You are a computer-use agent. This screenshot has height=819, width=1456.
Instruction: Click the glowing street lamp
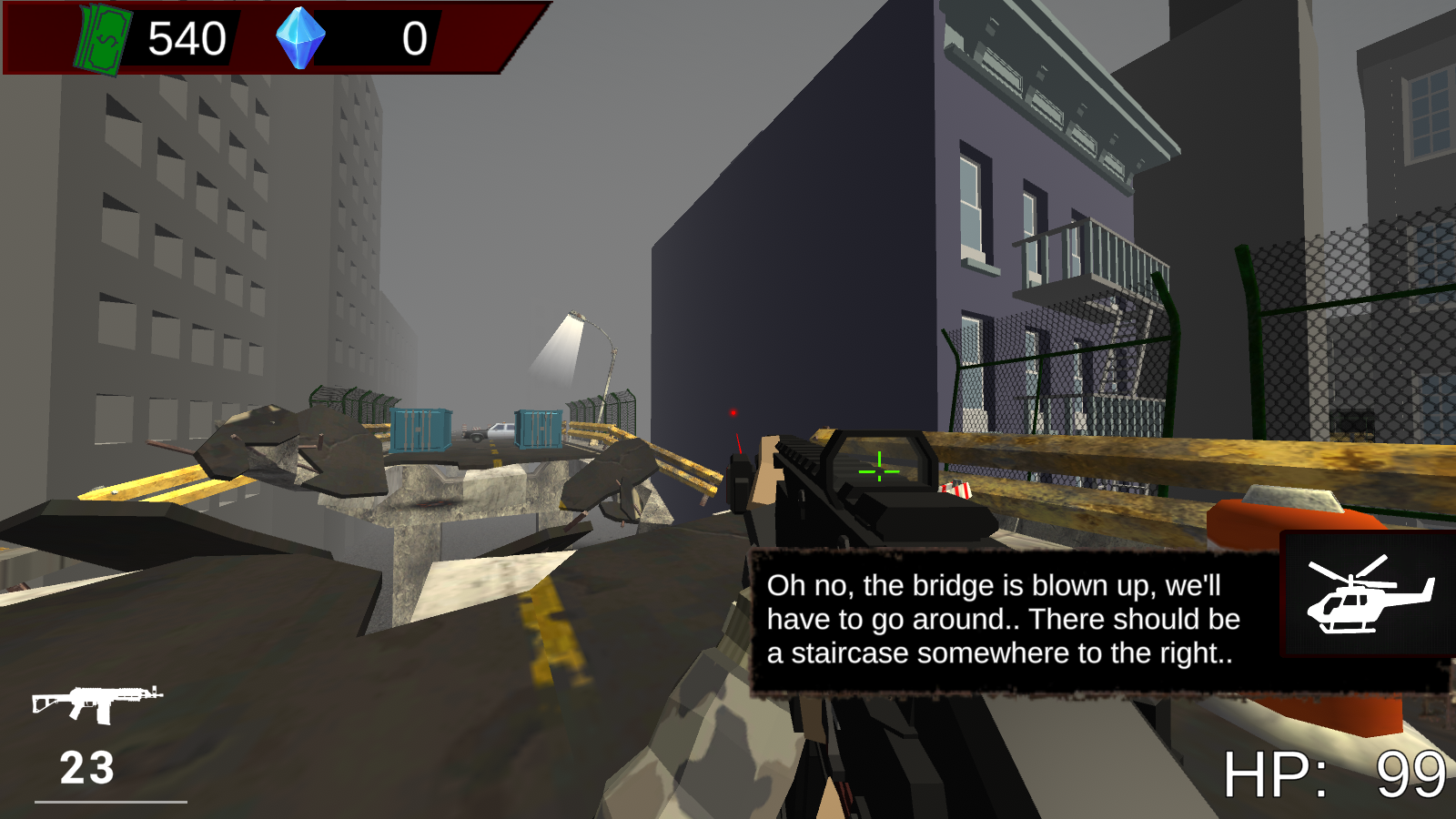(573, 320)
